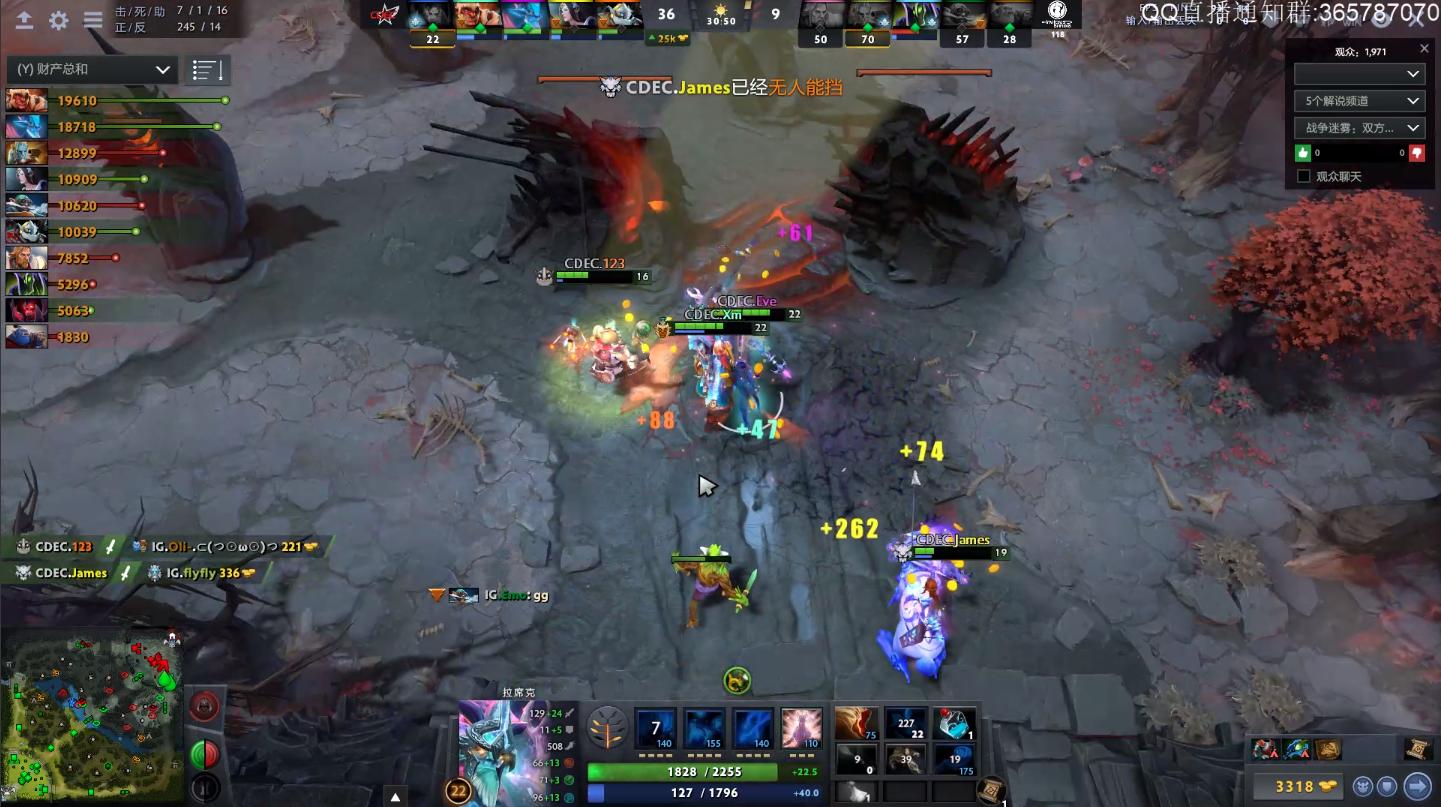Select Leshrac's first ability at level 7

pyautogui.click(x=655, y=729)
